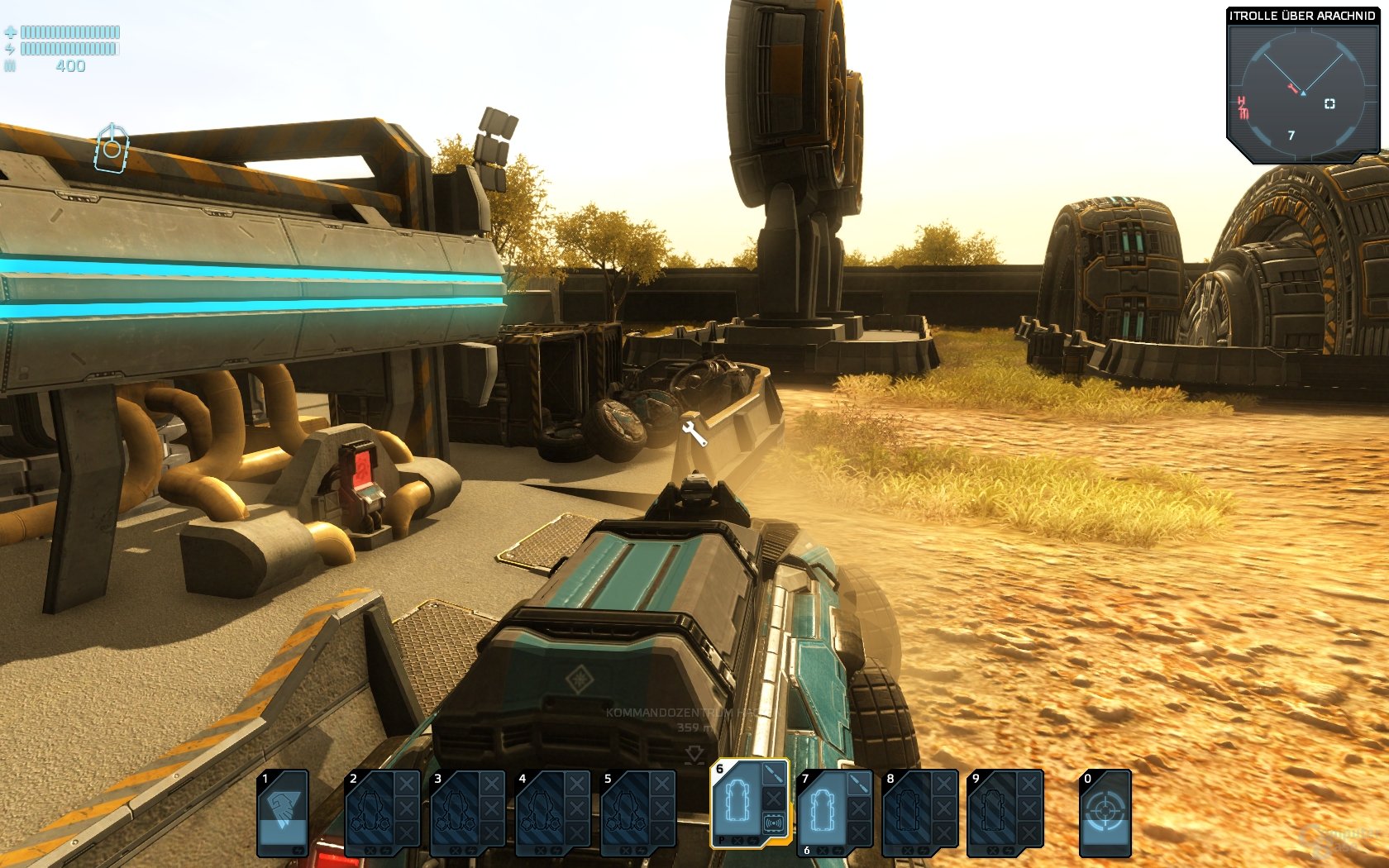The width and height of the screenshot is (1389, 868).
Task: Click the red wrench marker on the minimap
Action: [x=1292, y=88]
